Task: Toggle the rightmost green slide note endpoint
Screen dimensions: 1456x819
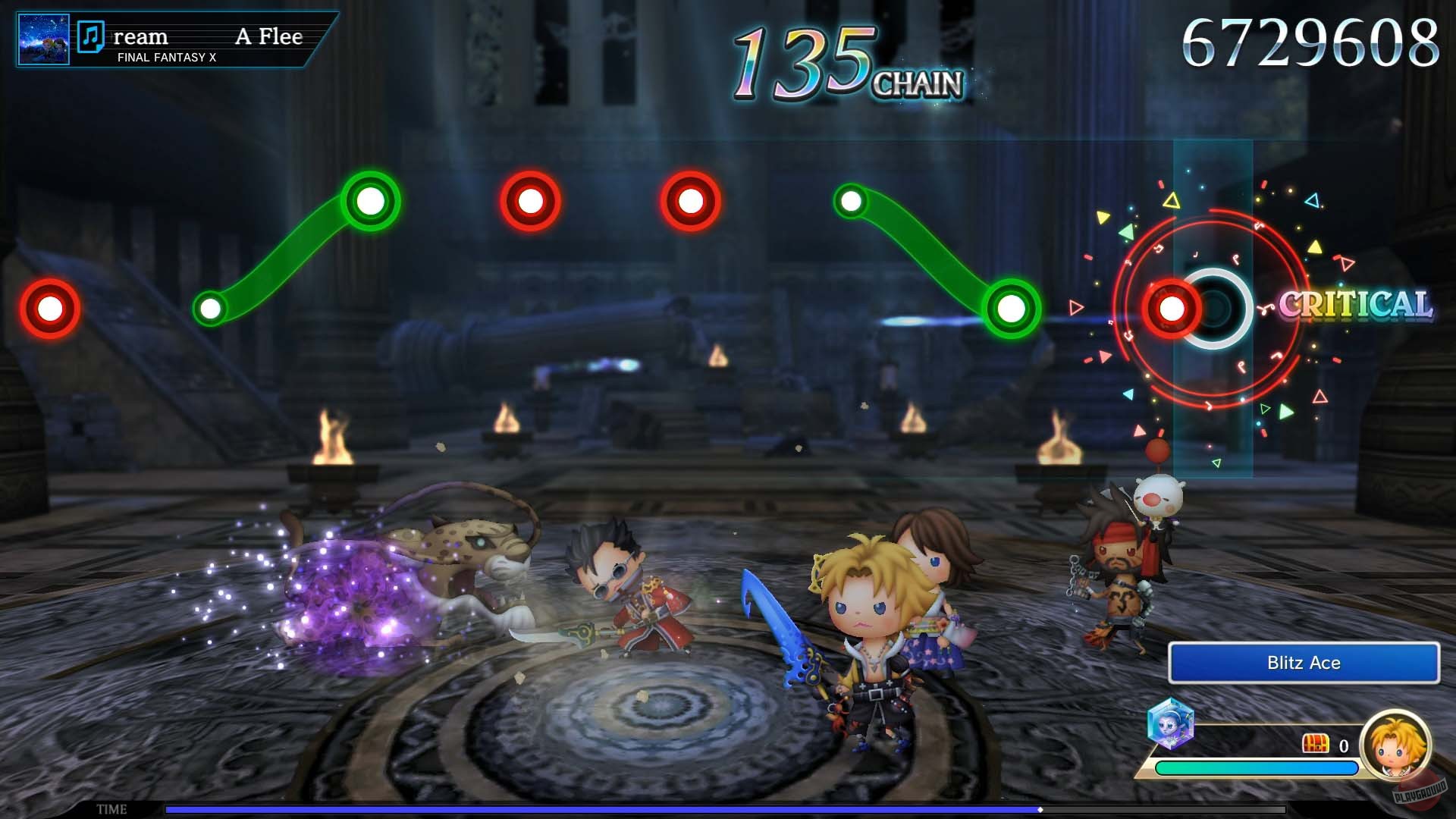Action: [x=1012, y=309]
